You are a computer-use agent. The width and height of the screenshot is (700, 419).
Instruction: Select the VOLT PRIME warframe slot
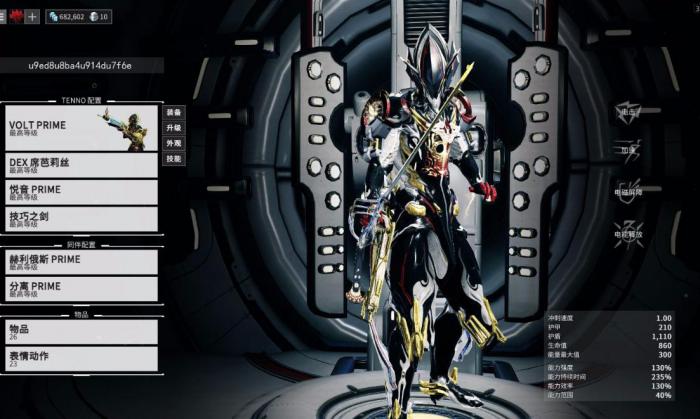pos(80,129)
